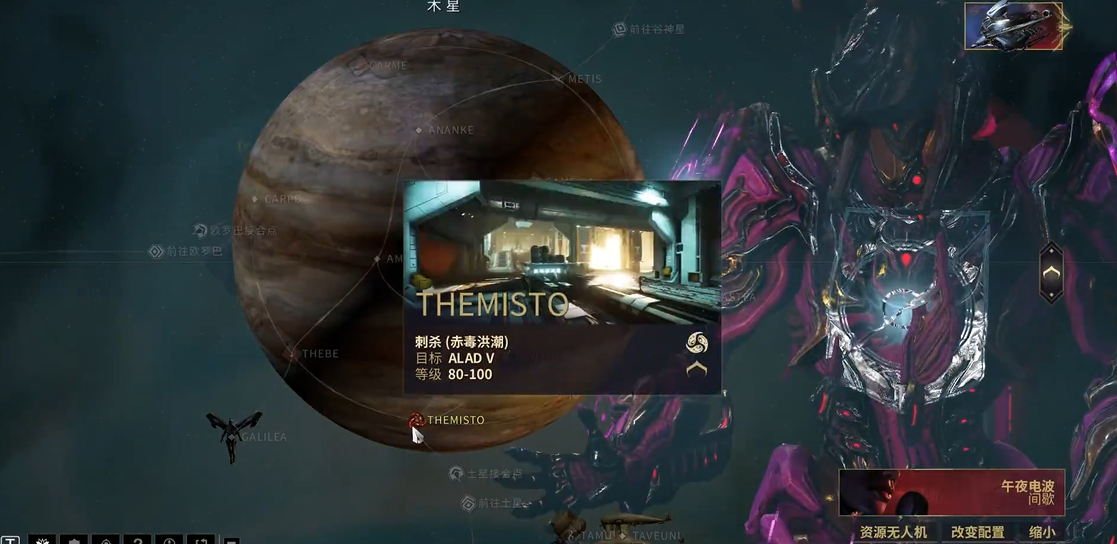Expand the gold chevron side panel
The width and height of the screenshot is (1117, 544).
1051,272
